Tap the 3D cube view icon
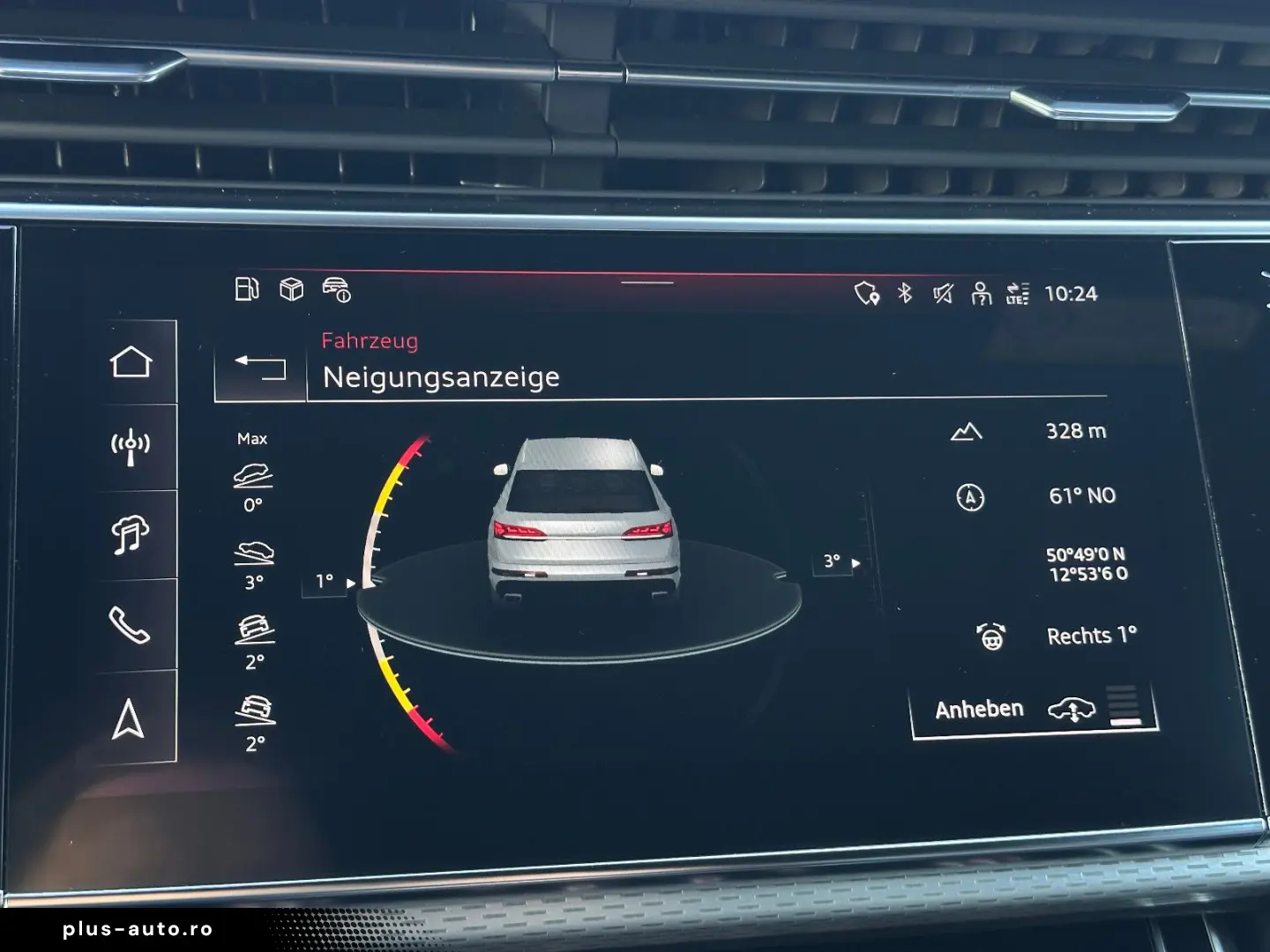Viewport: 1270px width, 952px height. point(291,288)
